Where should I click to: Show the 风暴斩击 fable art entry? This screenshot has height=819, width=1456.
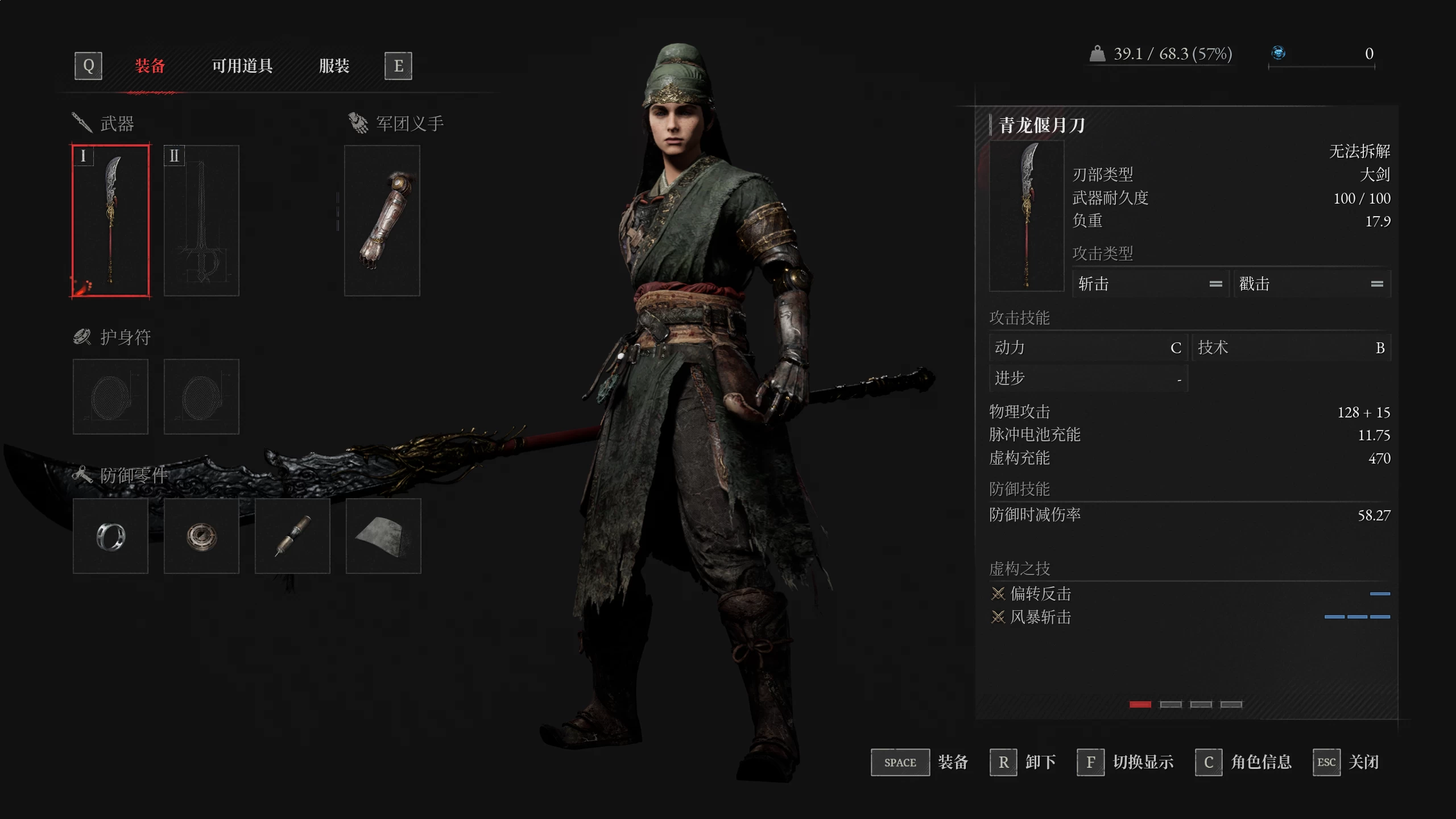click(x=1041, y=617)
